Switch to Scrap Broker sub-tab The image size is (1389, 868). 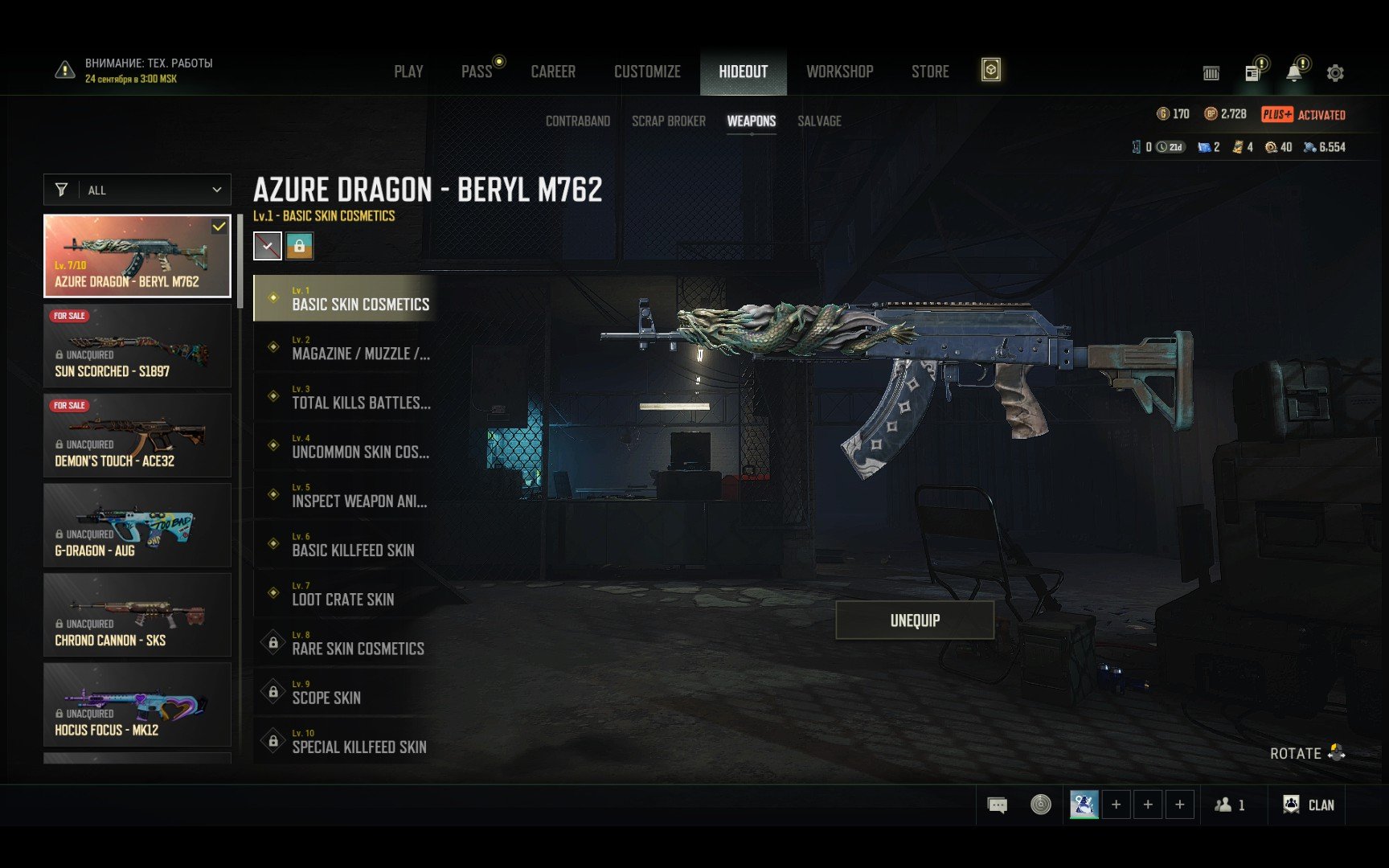668,121
